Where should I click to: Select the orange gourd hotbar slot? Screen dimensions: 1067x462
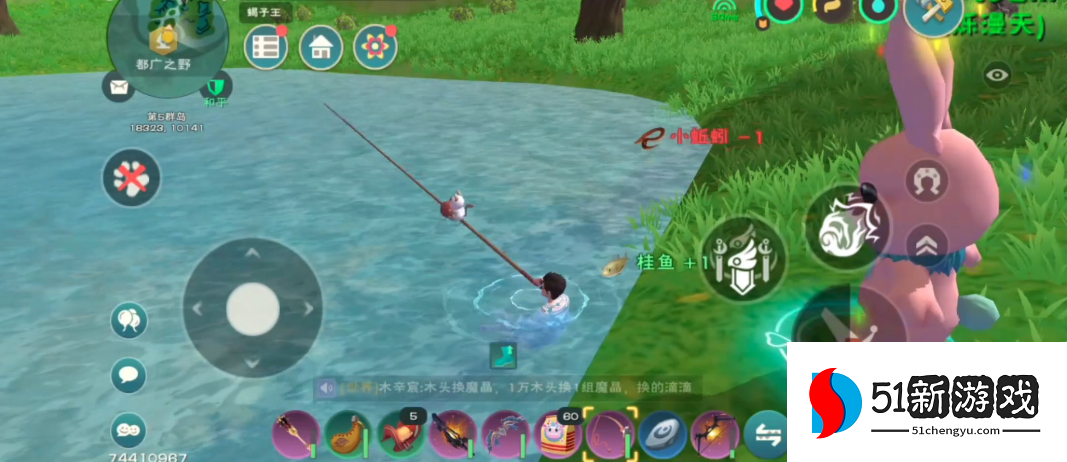(349, 435)
